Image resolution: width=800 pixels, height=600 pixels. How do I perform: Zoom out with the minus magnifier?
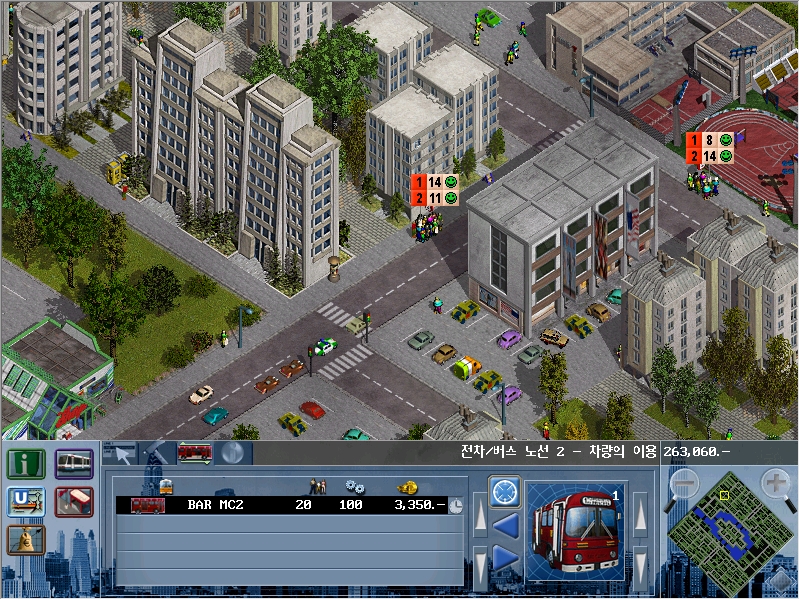coord(684,485)
